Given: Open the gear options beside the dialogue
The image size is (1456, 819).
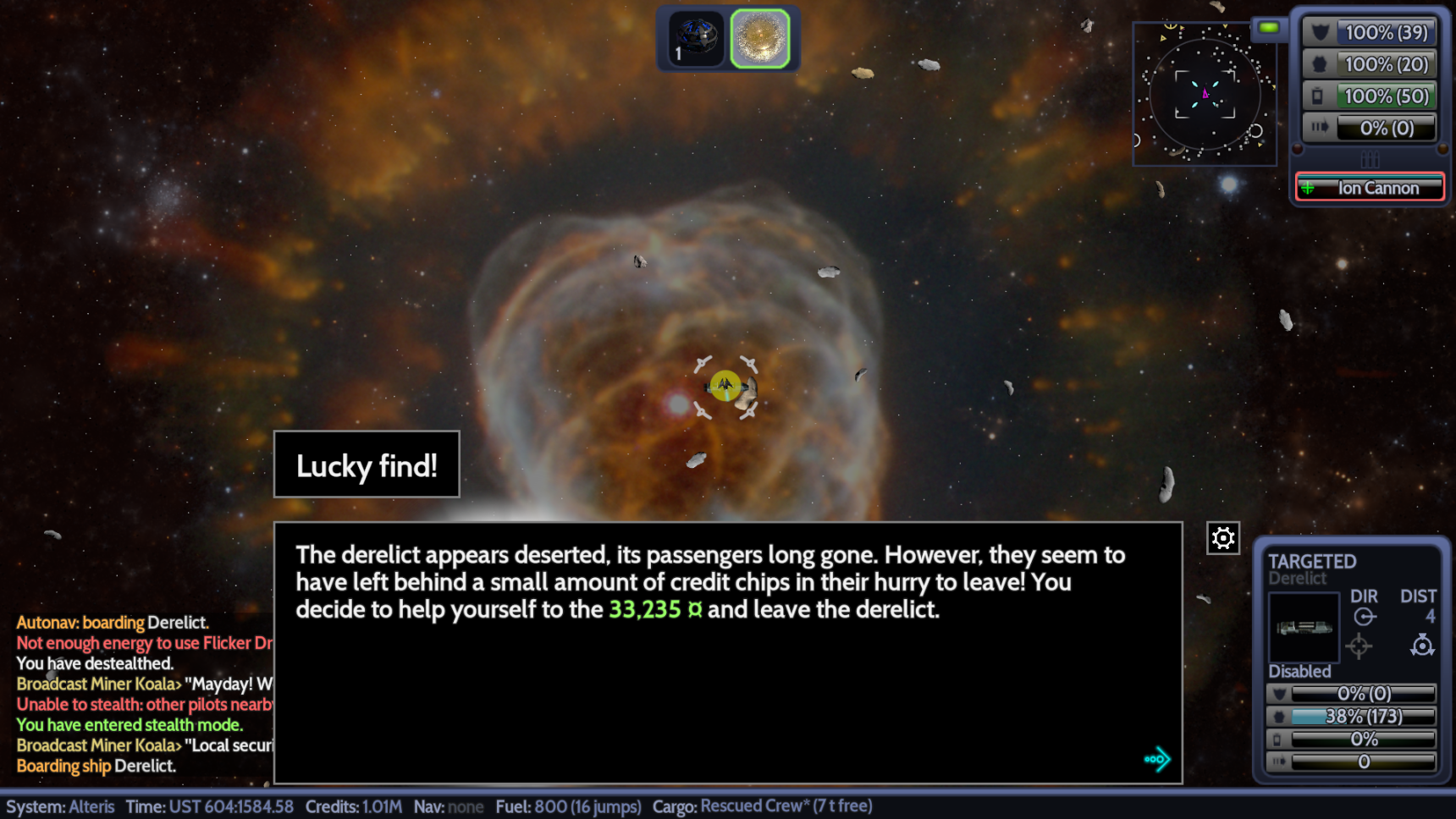Looking at the screenshot, I should click(x=1223, y=538).
